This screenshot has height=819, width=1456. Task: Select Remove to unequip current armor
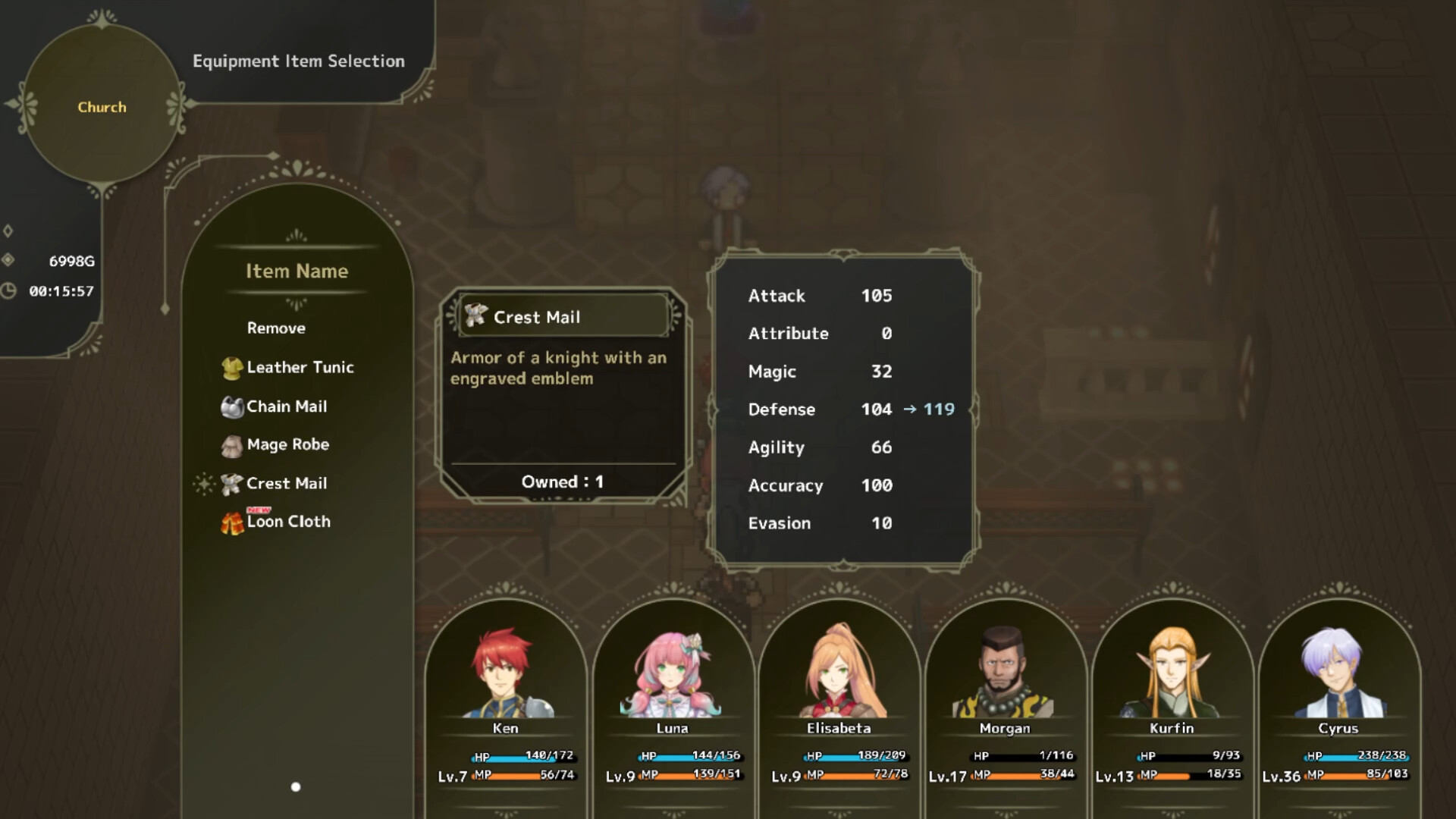[275, 328]
